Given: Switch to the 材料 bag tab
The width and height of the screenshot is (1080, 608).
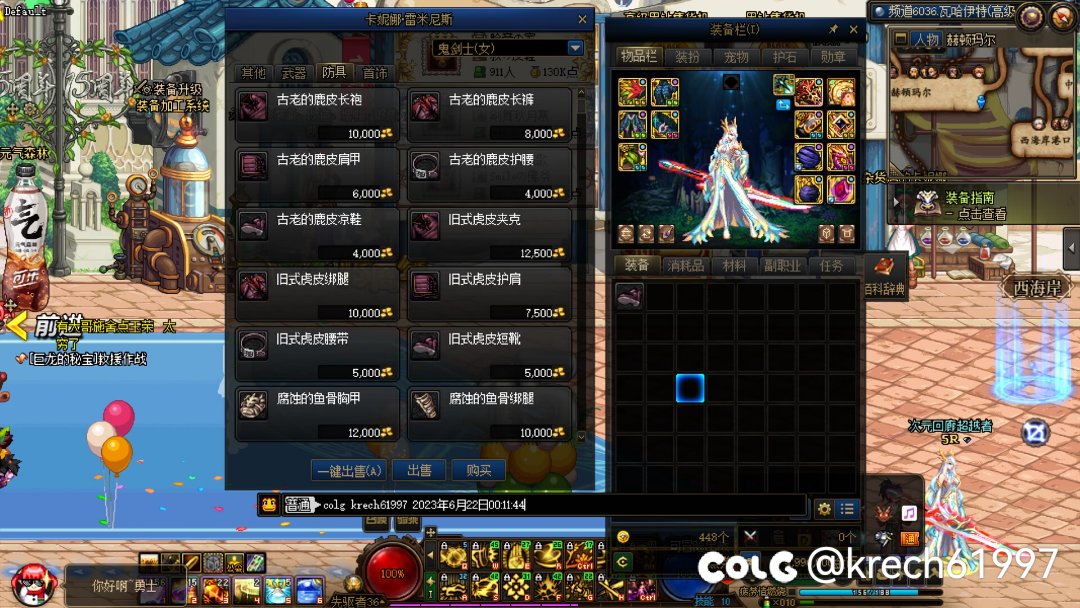Looking at the screenshot, I should point(734,266).
